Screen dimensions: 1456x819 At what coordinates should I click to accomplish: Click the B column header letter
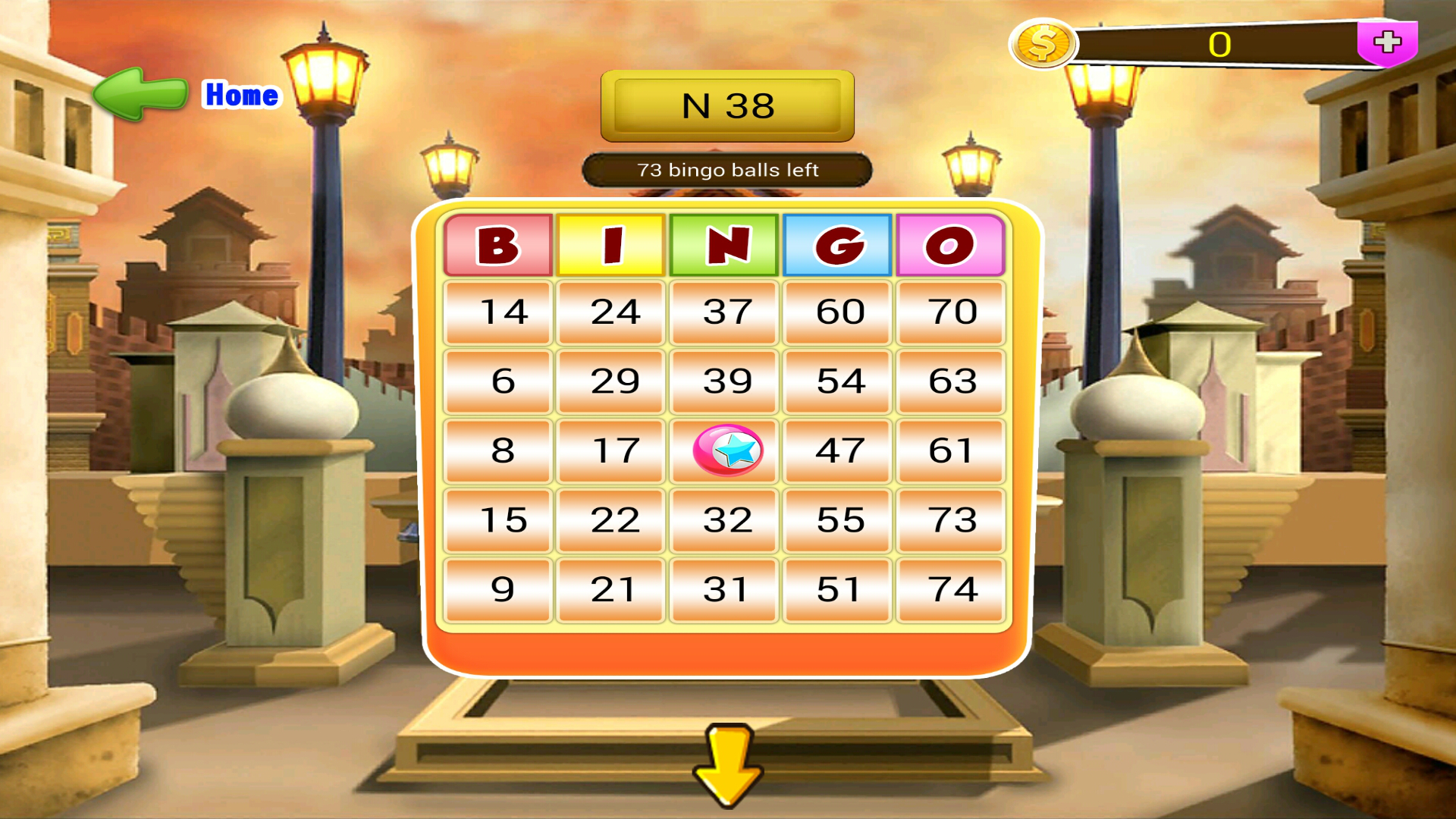497,245
